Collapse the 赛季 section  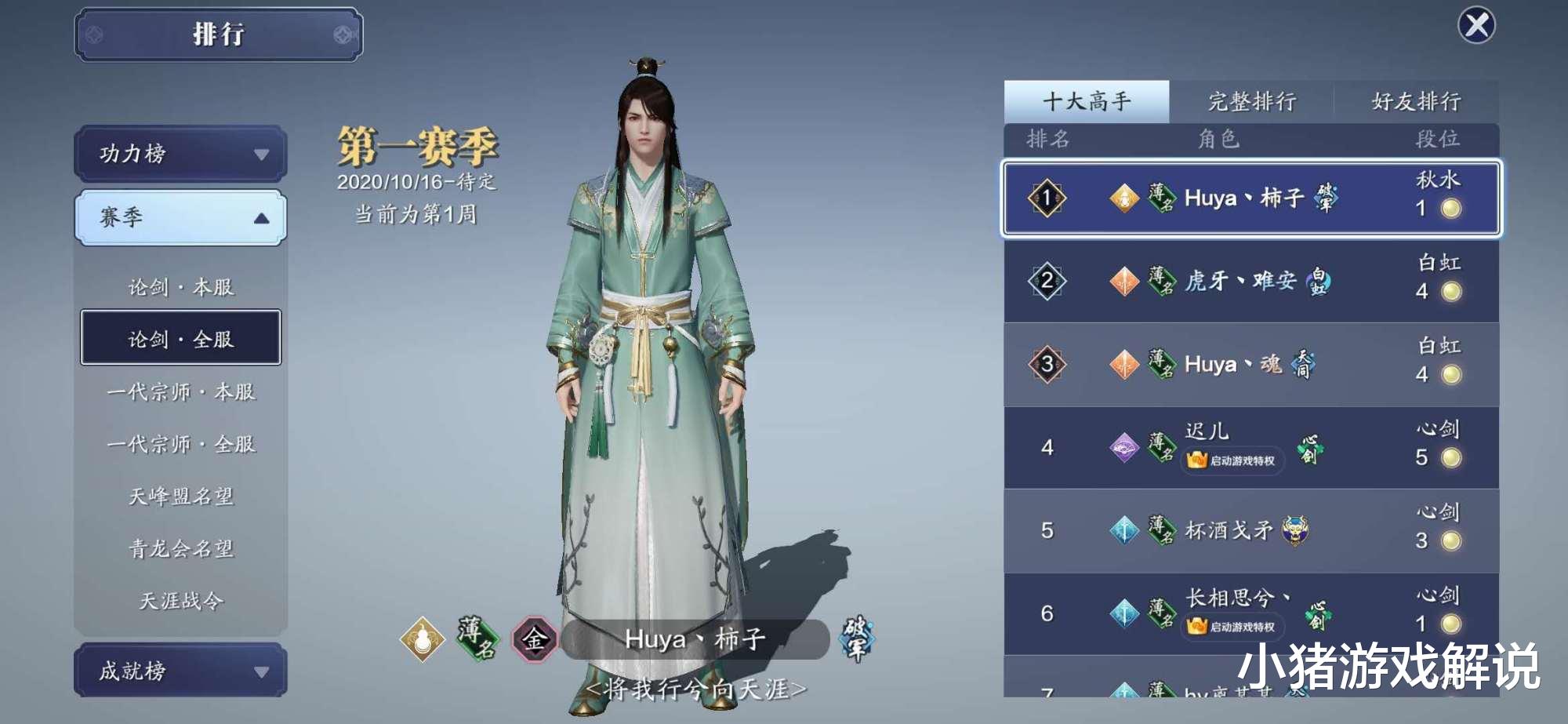[180, 218]
